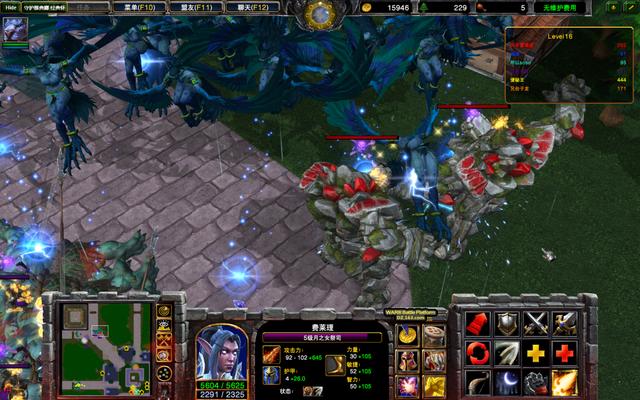Screen dimensions: 640x400
Task: Choose the shield command icon
Action: click(x=507, y=322)
